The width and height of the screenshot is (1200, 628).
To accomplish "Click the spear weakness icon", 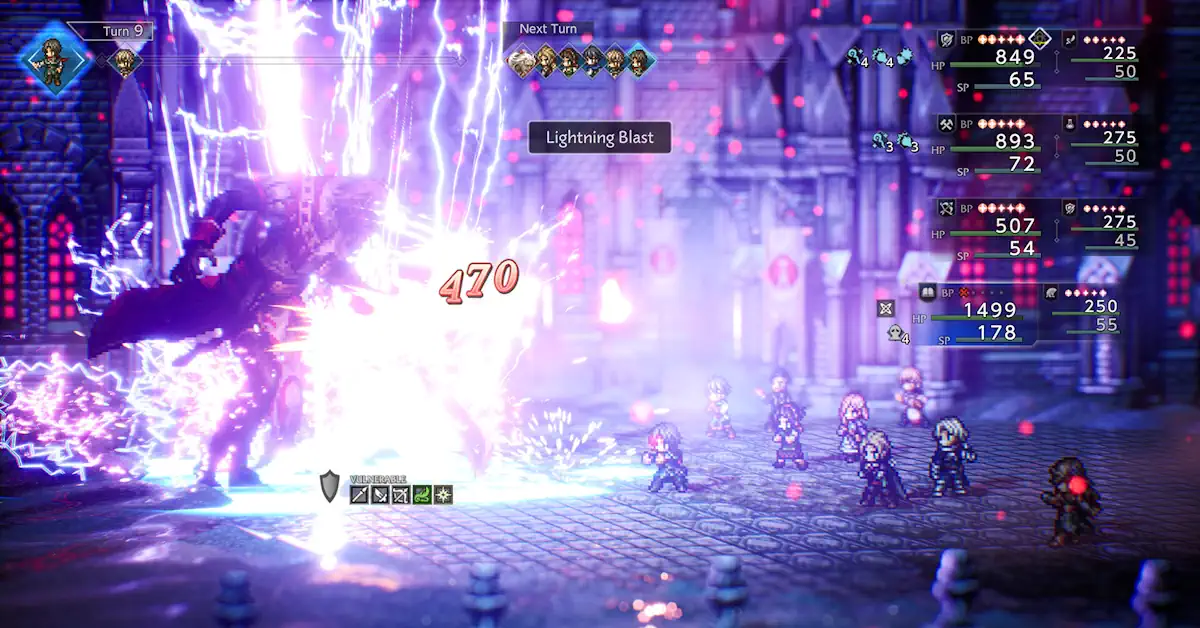I will tap(361, 494).
